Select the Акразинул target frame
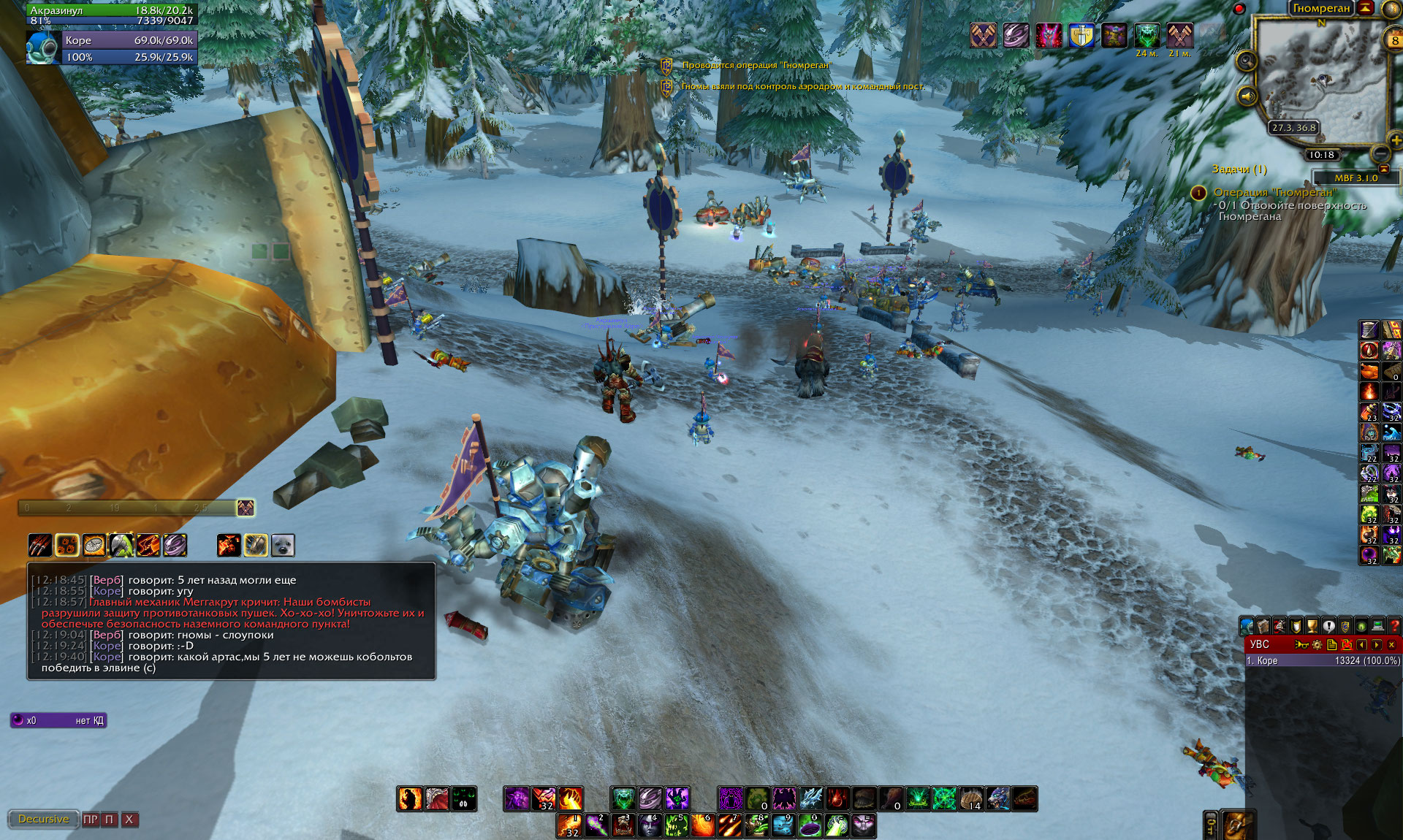1403x840 pixels. [111, 15]
